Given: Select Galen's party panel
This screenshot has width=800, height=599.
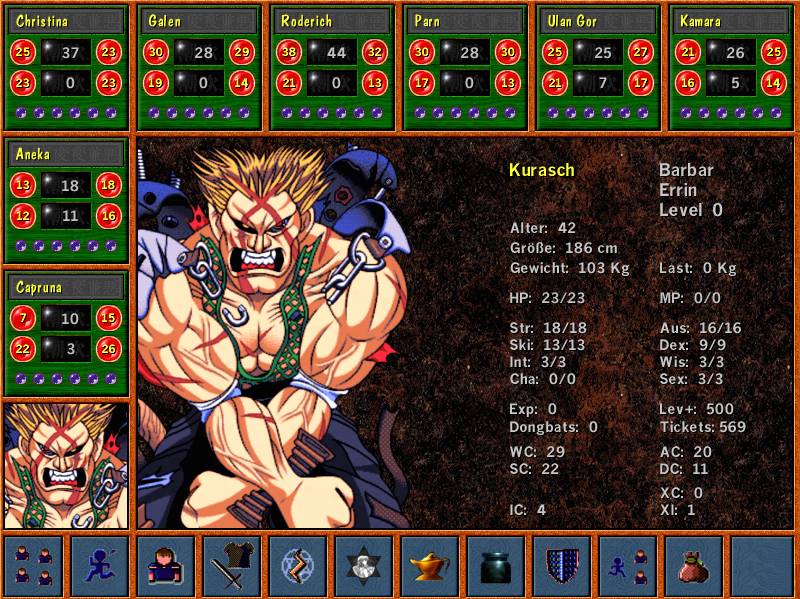Looking at the screenshot, I should click(x=199, y=66).
